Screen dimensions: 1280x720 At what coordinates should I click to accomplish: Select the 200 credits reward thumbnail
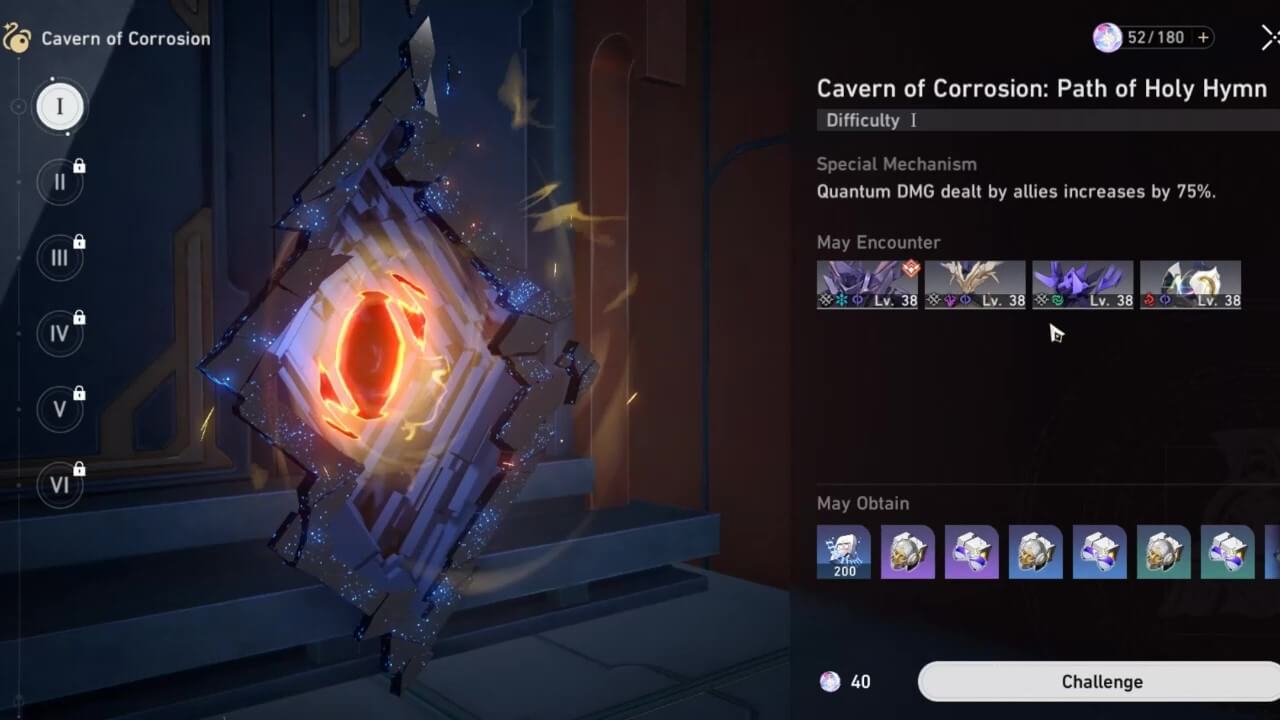coord(844,552)
